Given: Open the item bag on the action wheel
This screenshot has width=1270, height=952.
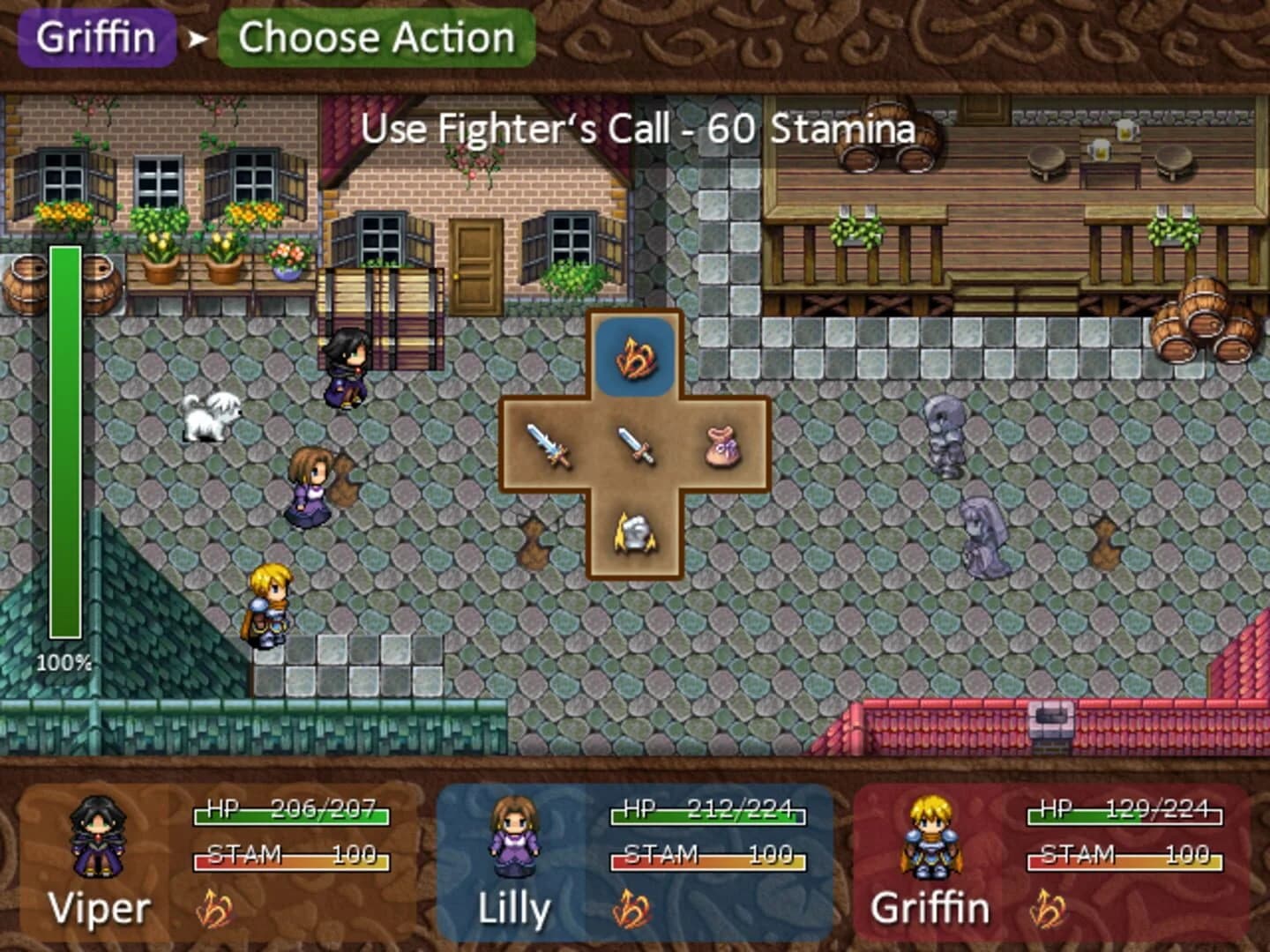Looking at the screenshot, I should pyautogui.click(x=721, y=448).
